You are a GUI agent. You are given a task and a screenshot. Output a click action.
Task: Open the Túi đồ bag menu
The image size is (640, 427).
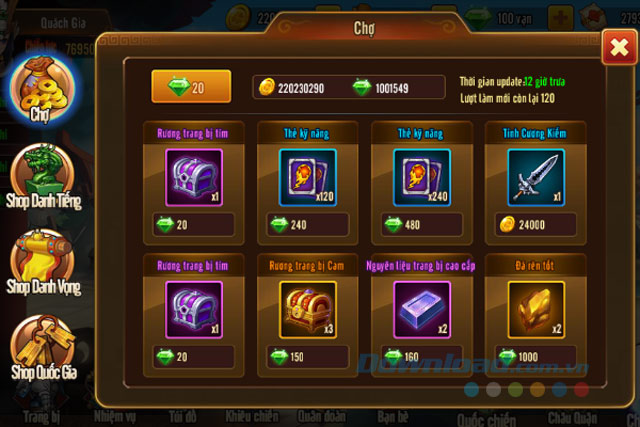(x=183, y=416)
